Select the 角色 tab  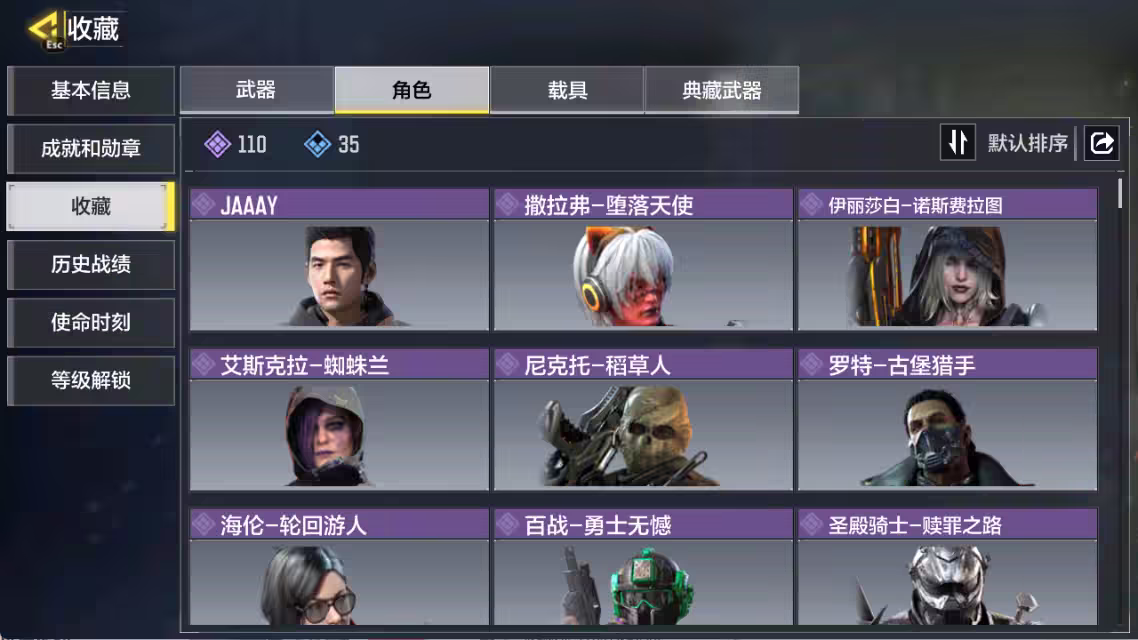412,91
